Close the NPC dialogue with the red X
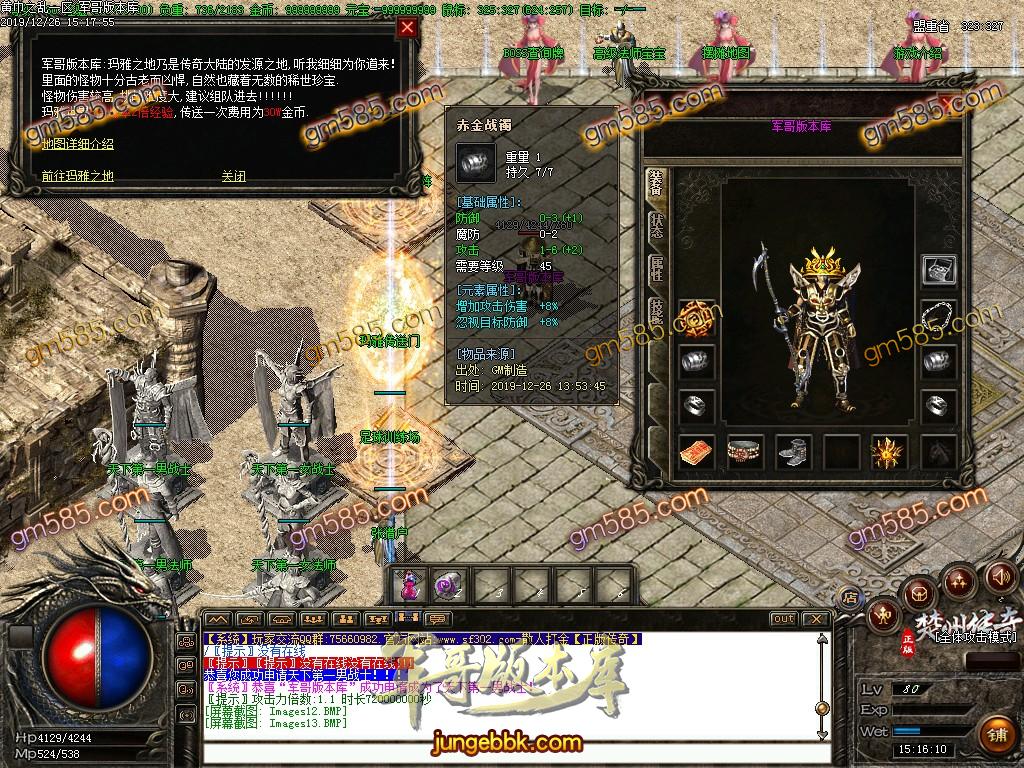 (x=407, y=28)
